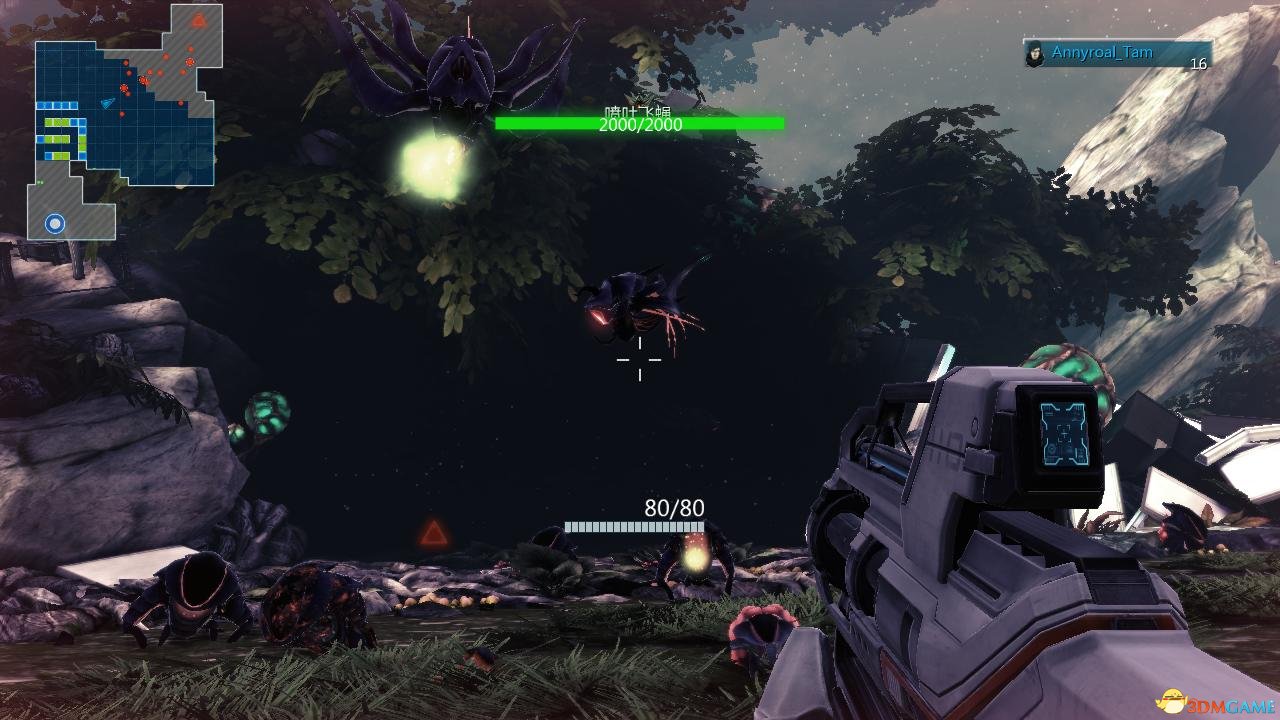Screen dimensions: 1280x720
Task: Click the white circle marker on minimap
Action: point(55,224)
